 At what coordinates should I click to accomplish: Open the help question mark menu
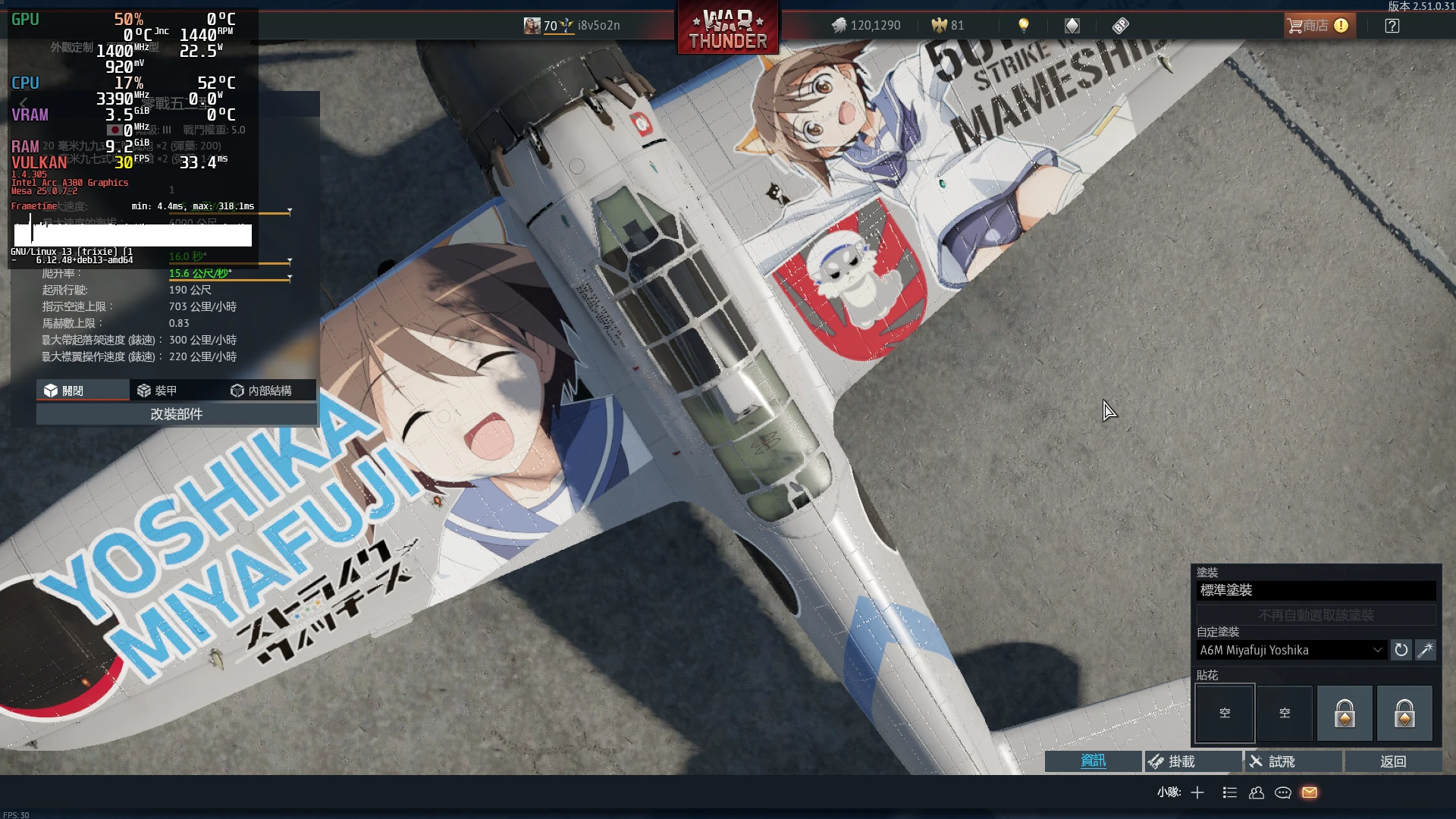coord(1392,26)
